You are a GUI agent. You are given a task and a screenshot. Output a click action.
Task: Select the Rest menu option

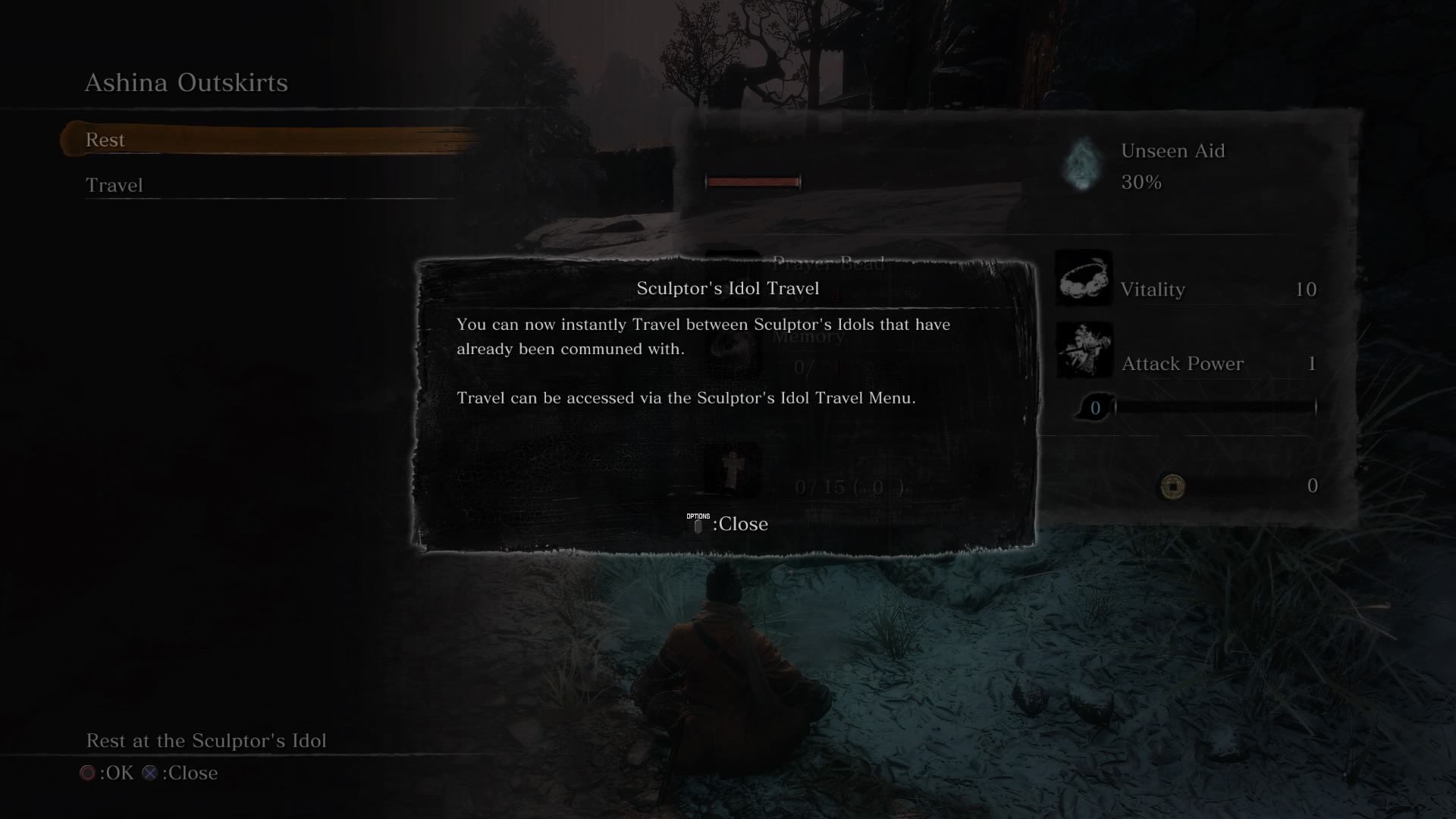coord(106,140)
